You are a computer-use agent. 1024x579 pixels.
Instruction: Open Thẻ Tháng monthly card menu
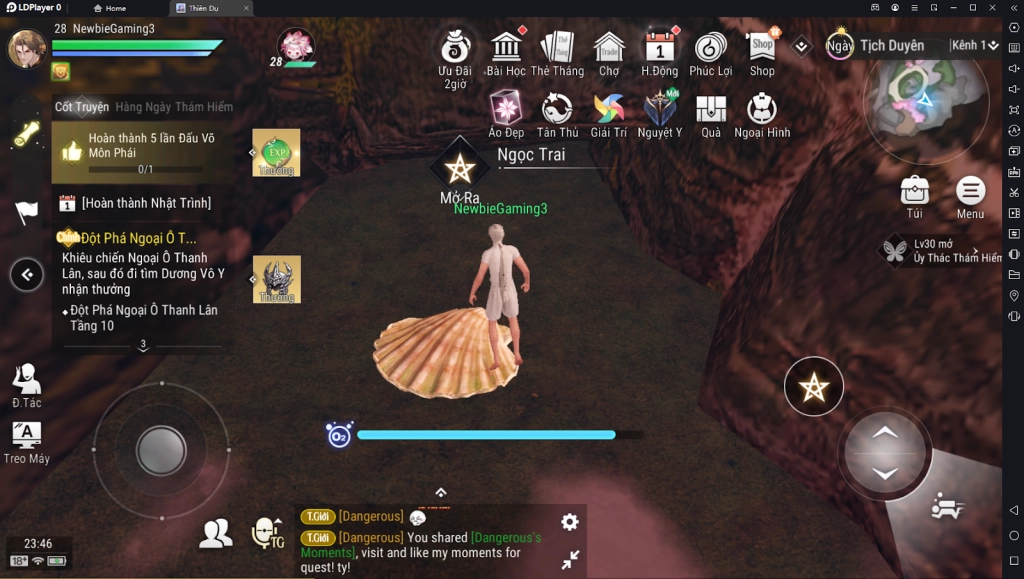pos(557,48)
